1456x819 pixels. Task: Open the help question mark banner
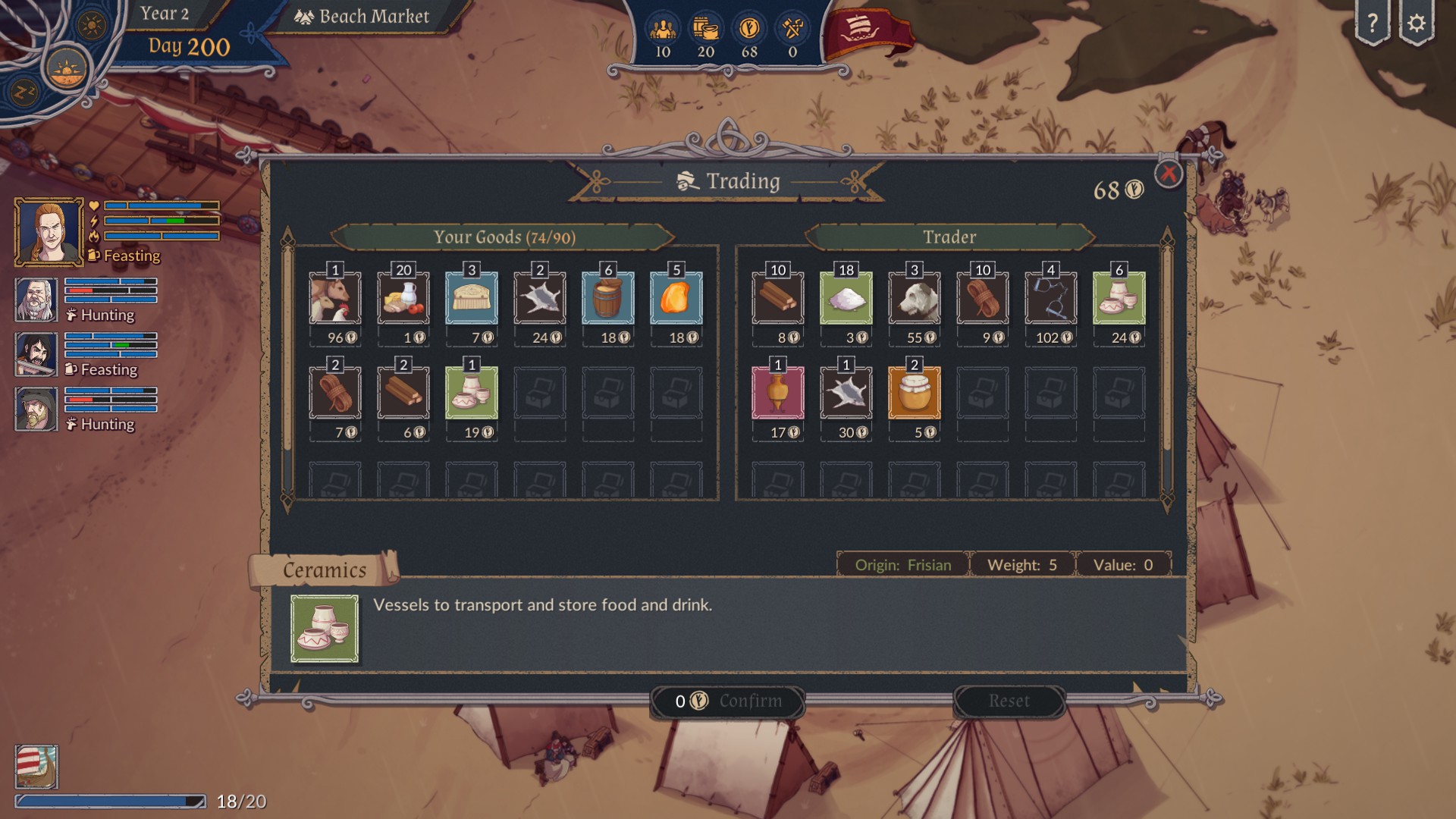coord(1372,24)
